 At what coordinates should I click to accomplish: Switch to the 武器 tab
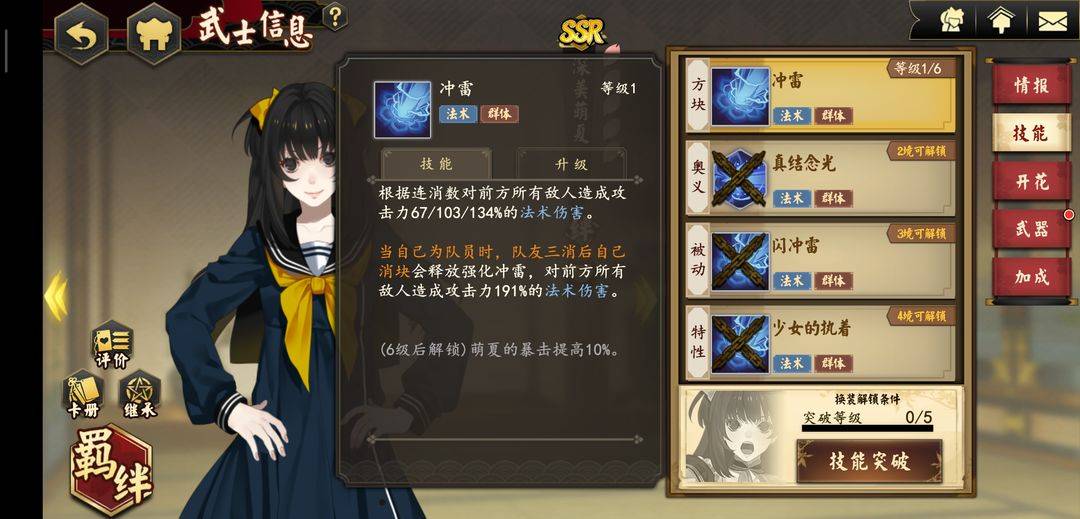point(1030,228)
